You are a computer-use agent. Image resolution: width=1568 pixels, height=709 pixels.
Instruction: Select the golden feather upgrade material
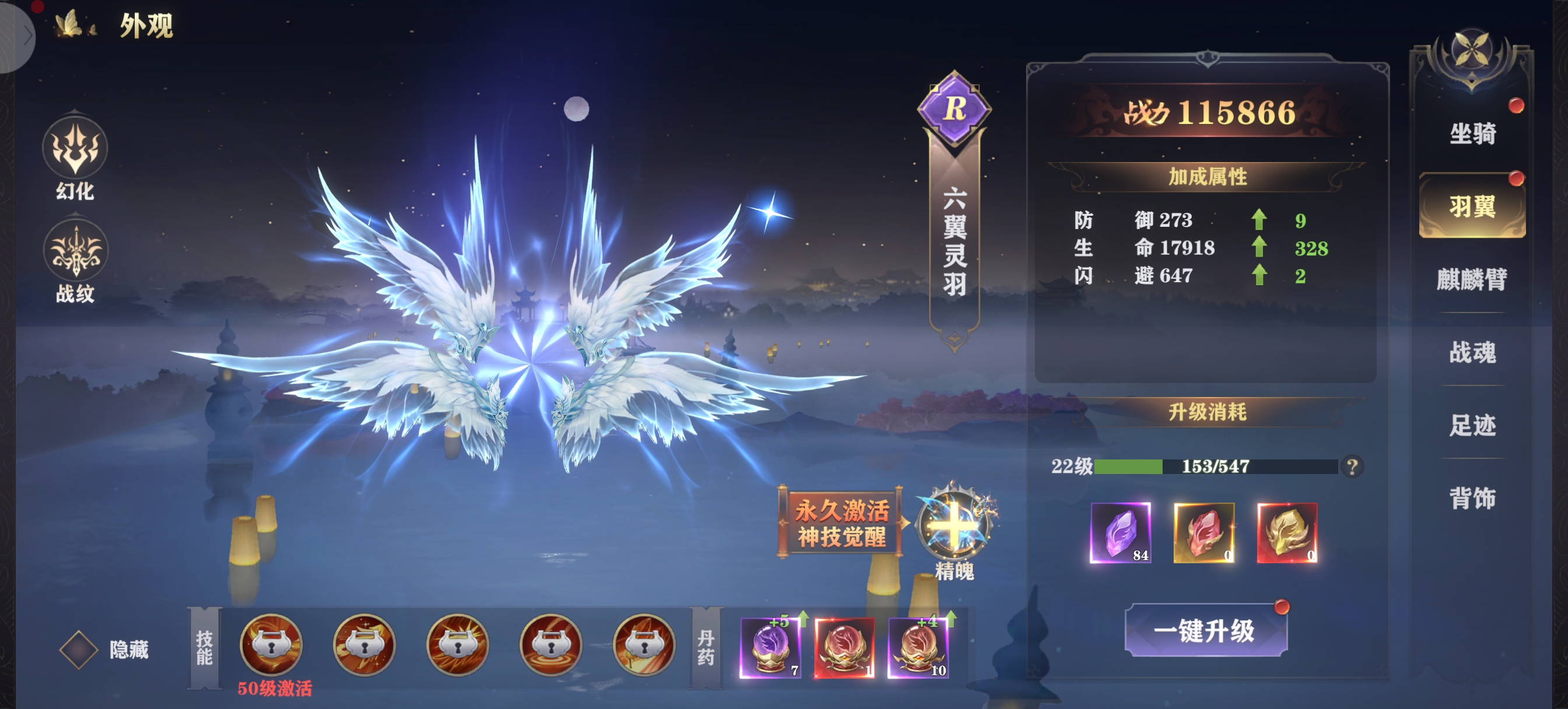pos(1287,532)
